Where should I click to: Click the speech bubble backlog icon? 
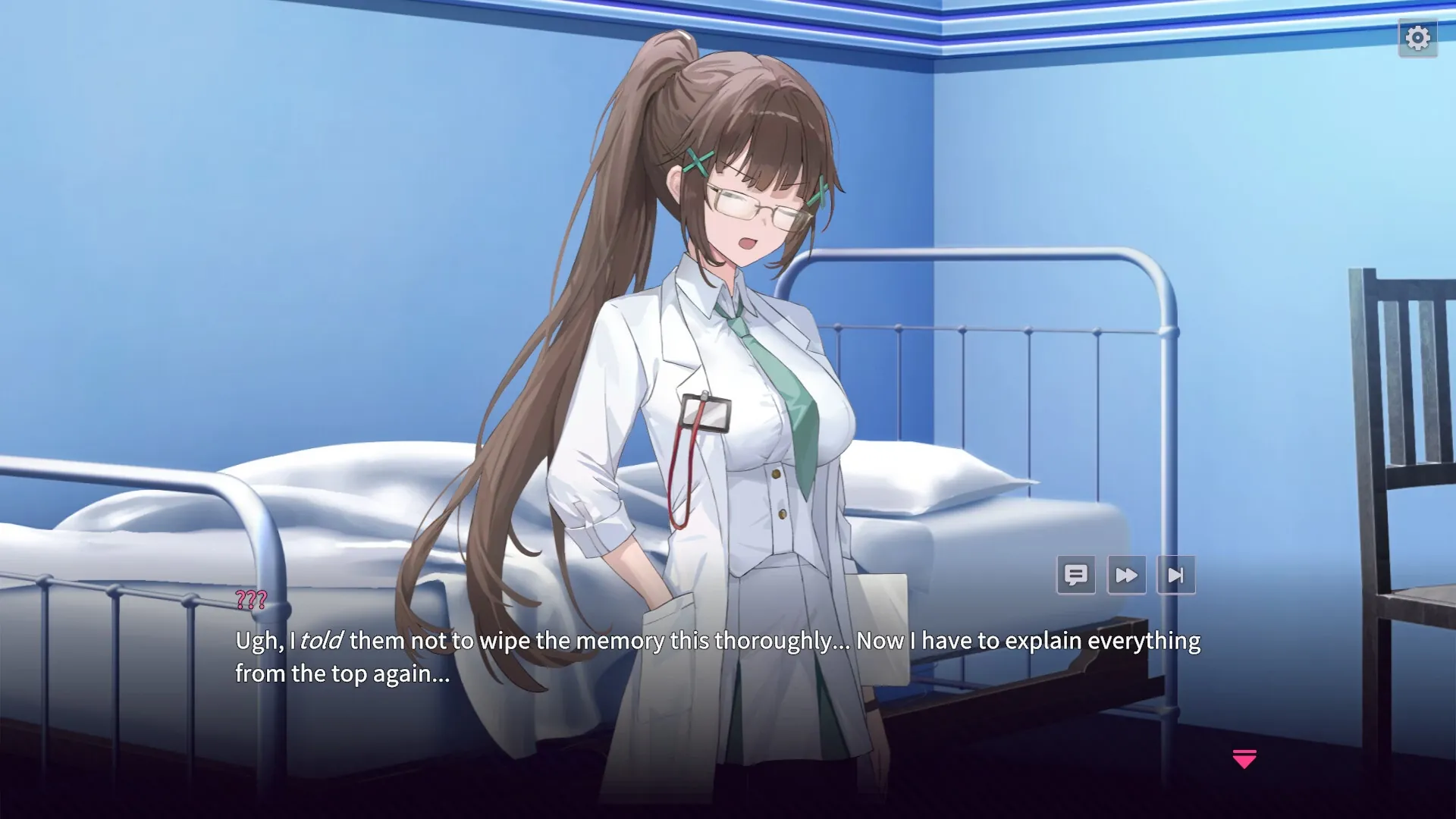click(1076, 575)
